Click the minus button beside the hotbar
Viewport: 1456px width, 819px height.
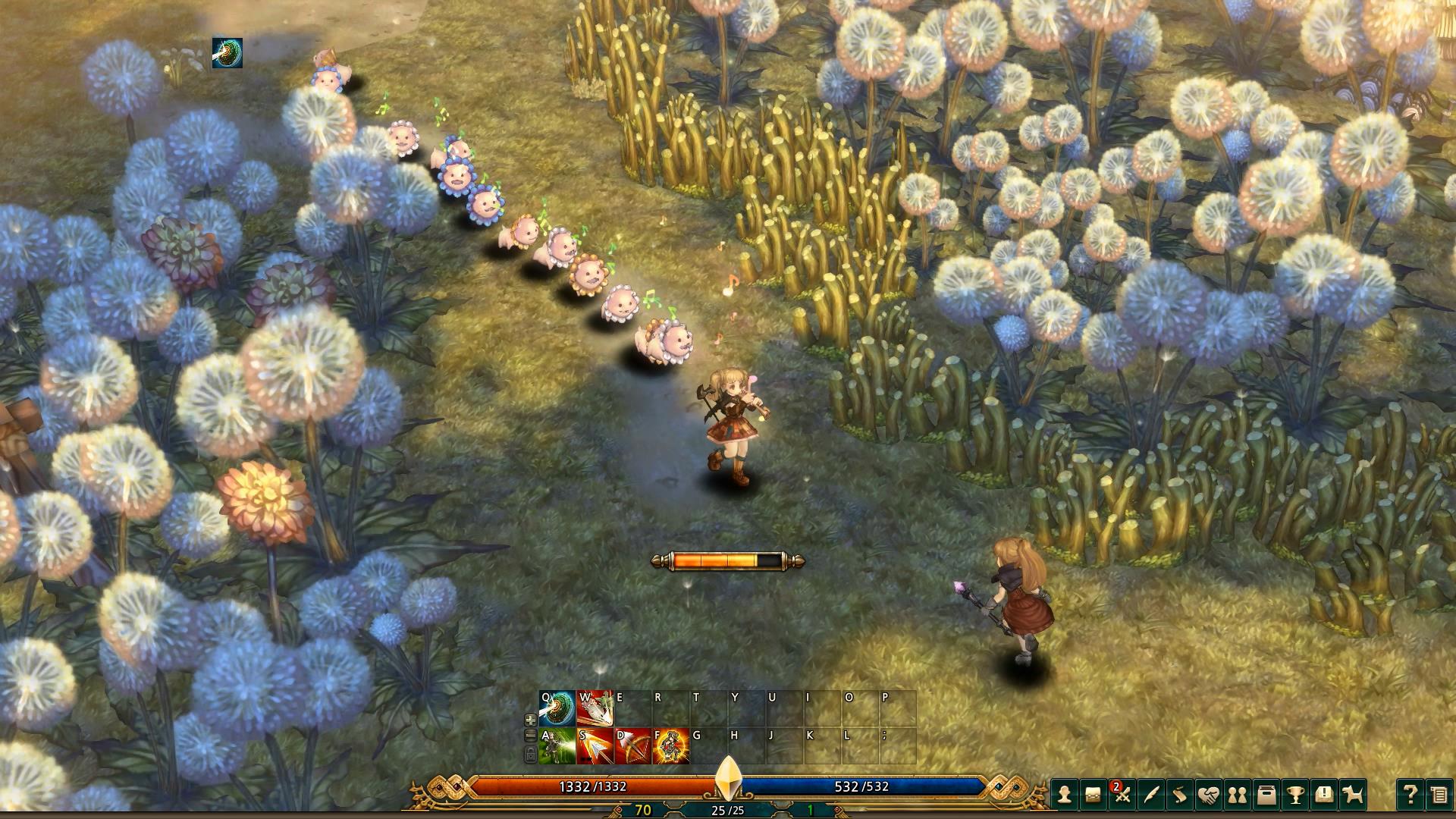pos(531,736)
